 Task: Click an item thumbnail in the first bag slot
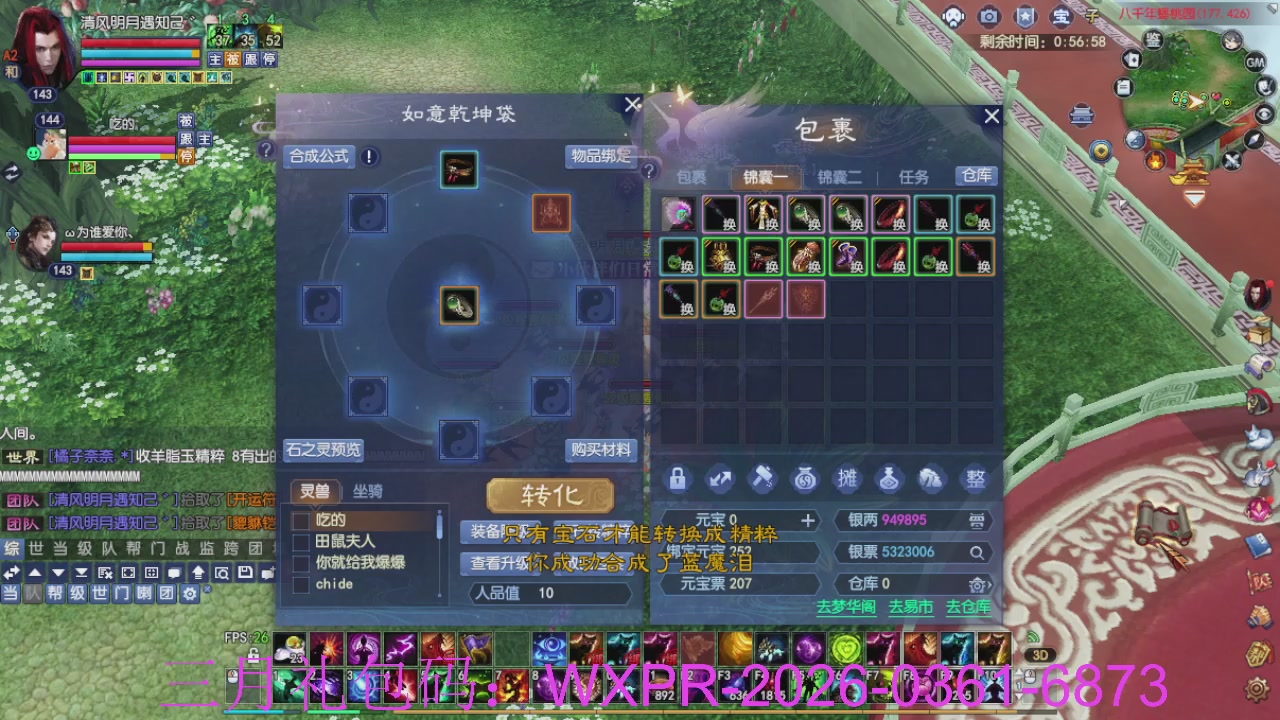pos(679,215)
